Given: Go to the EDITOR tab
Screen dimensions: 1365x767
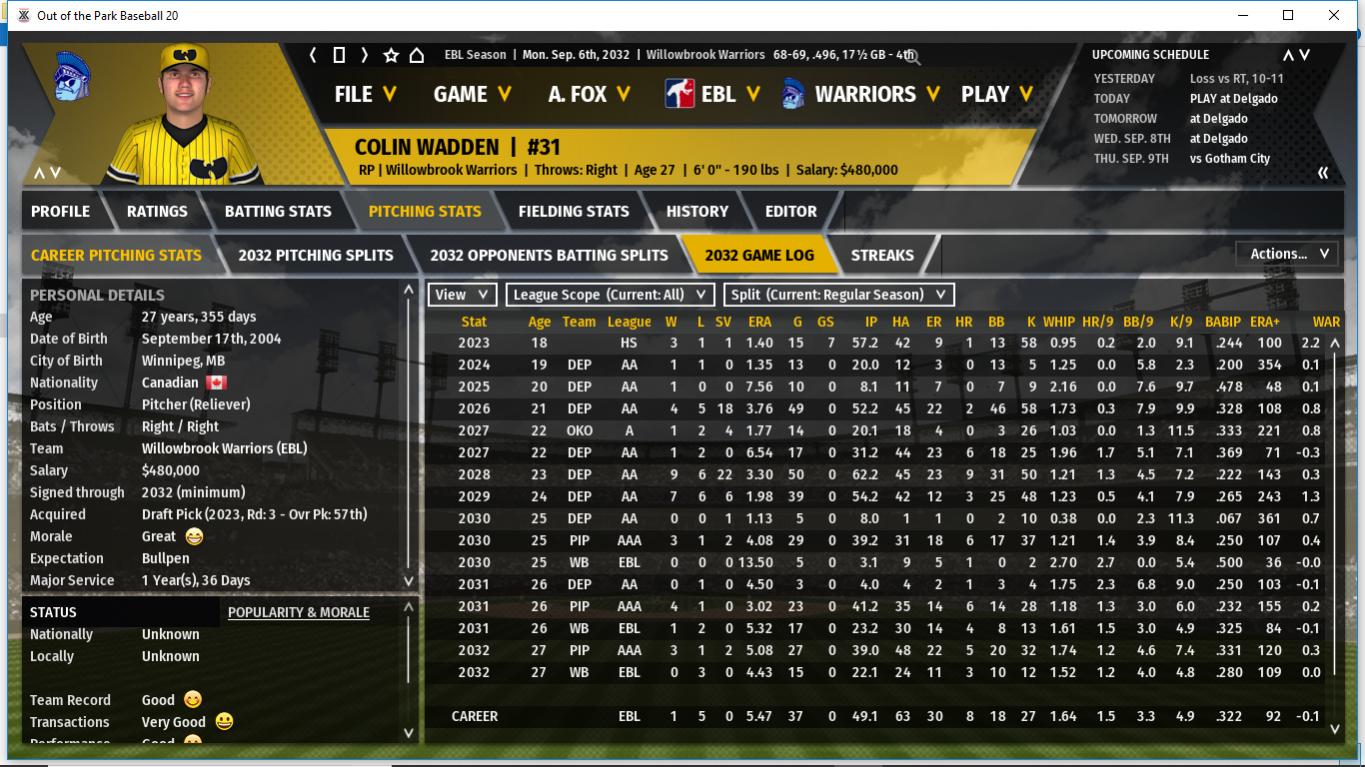Looking at the screenshot, I should [791, 211].
